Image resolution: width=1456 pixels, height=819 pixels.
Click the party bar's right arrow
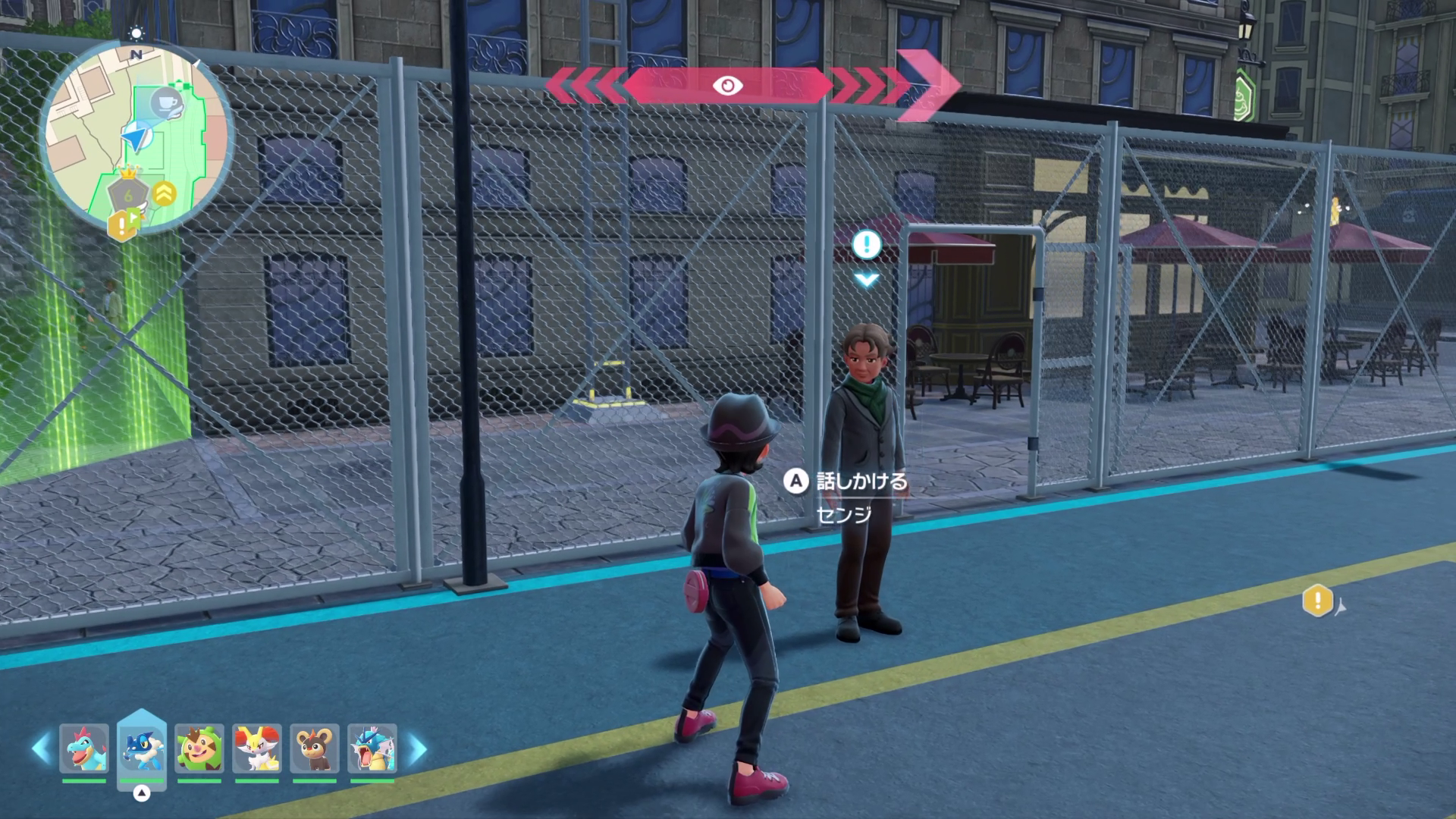417,748
